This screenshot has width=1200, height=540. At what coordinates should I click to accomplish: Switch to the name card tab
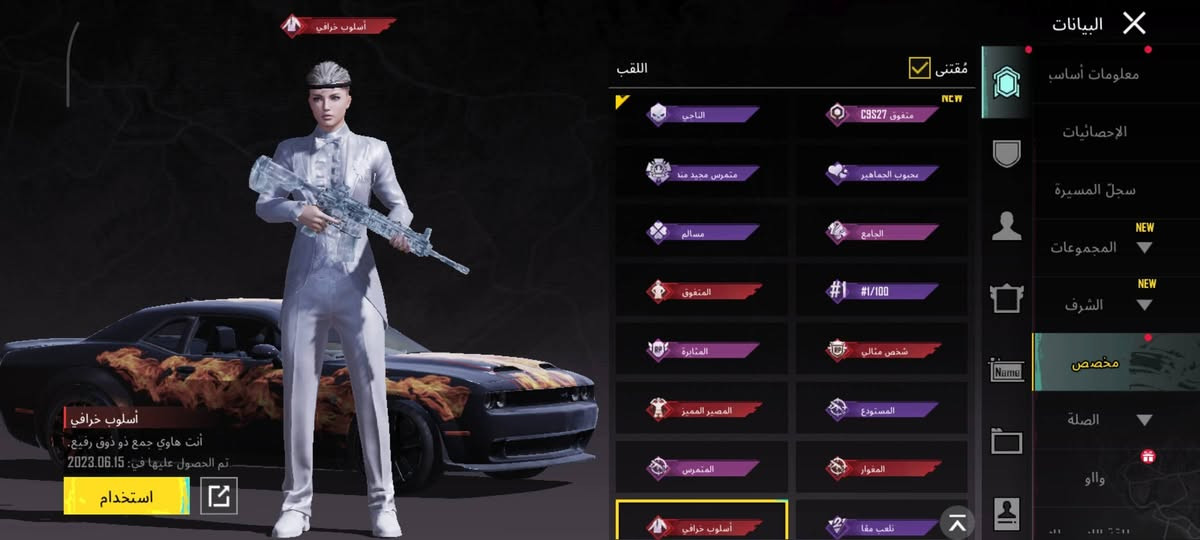point(1006,371)
